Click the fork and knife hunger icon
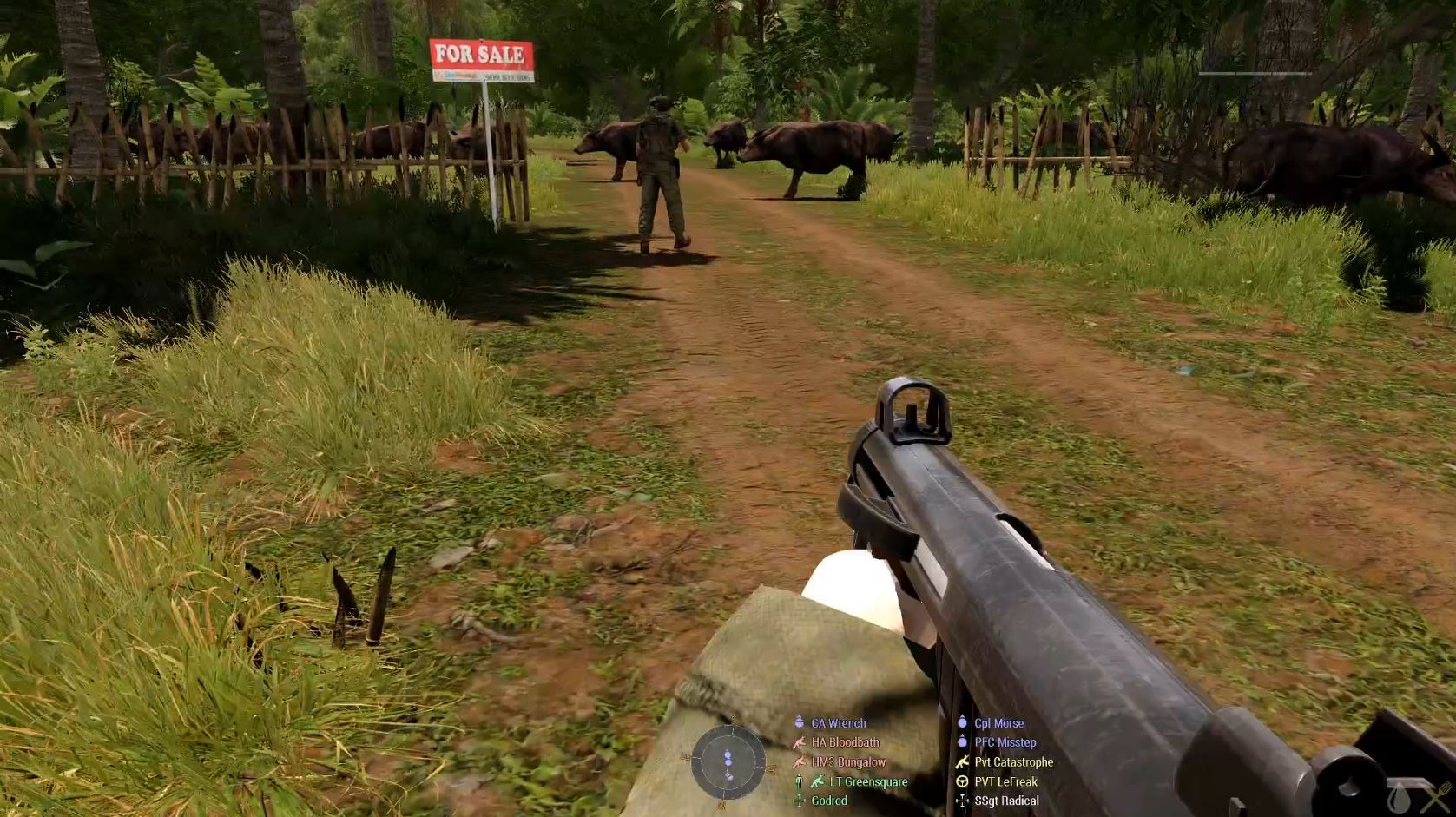This screenshot has width=1456, height=817. [1436, 797]
